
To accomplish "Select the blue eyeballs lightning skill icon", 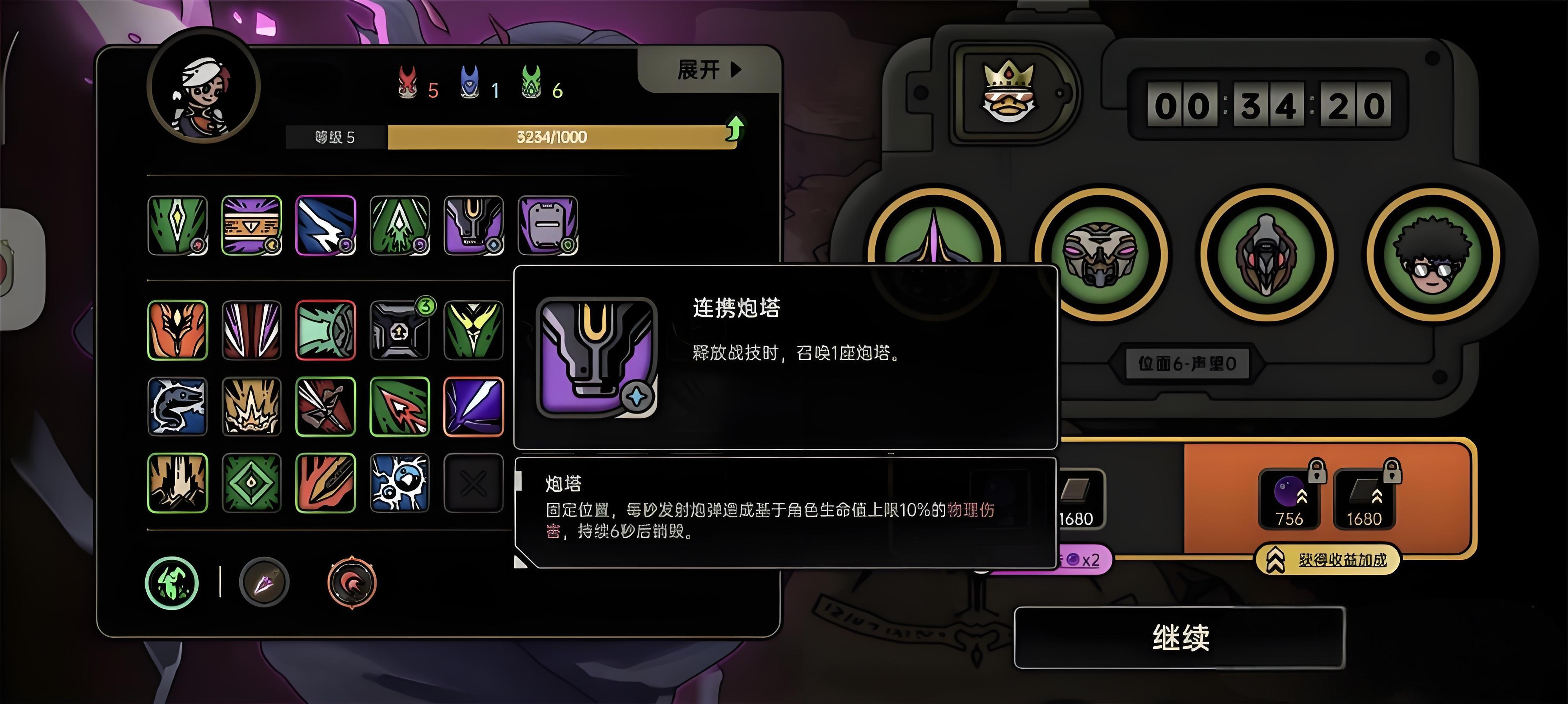I will (400, 483).
